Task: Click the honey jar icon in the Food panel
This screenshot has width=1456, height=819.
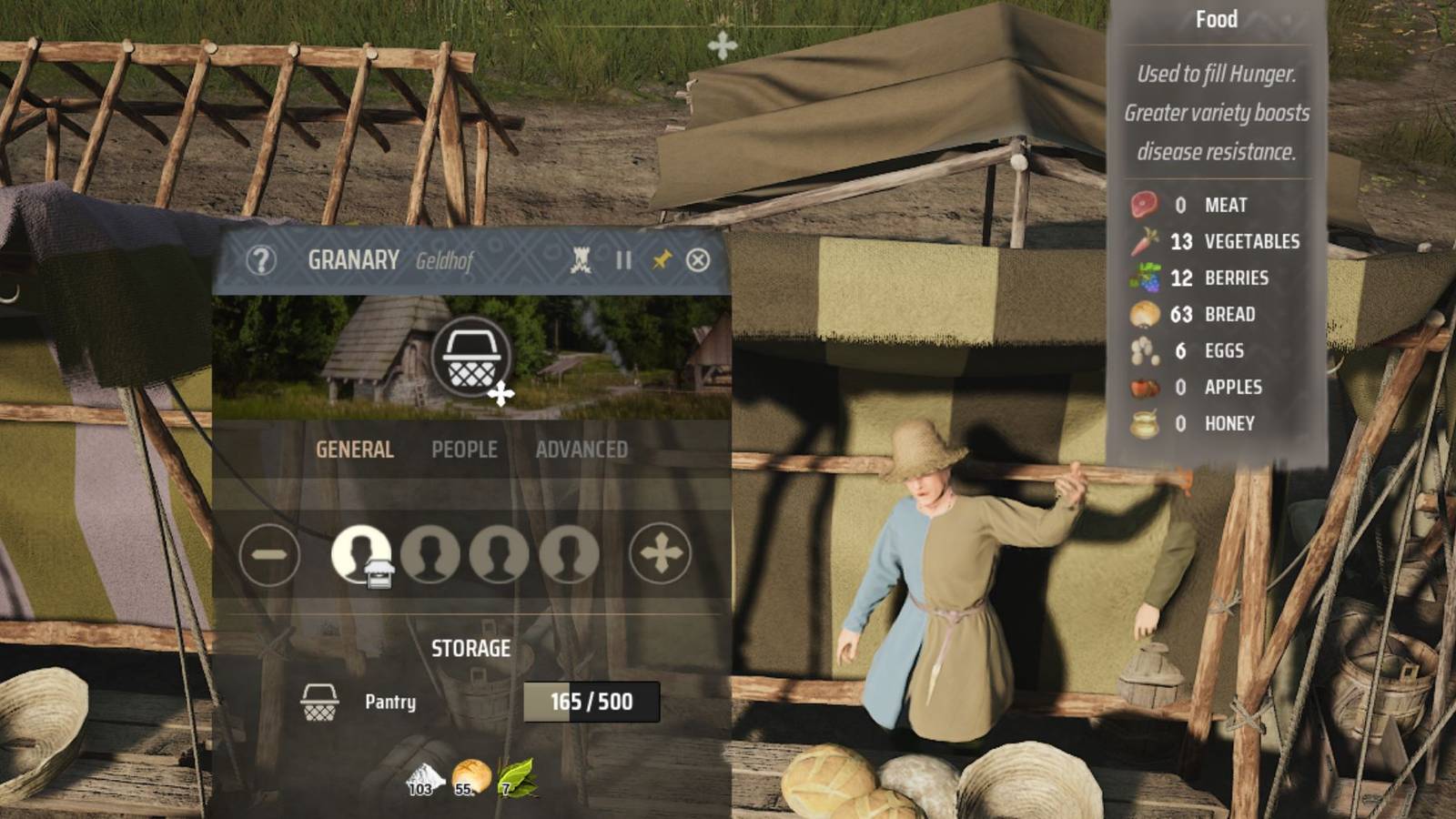Action: pos(1143,422)
